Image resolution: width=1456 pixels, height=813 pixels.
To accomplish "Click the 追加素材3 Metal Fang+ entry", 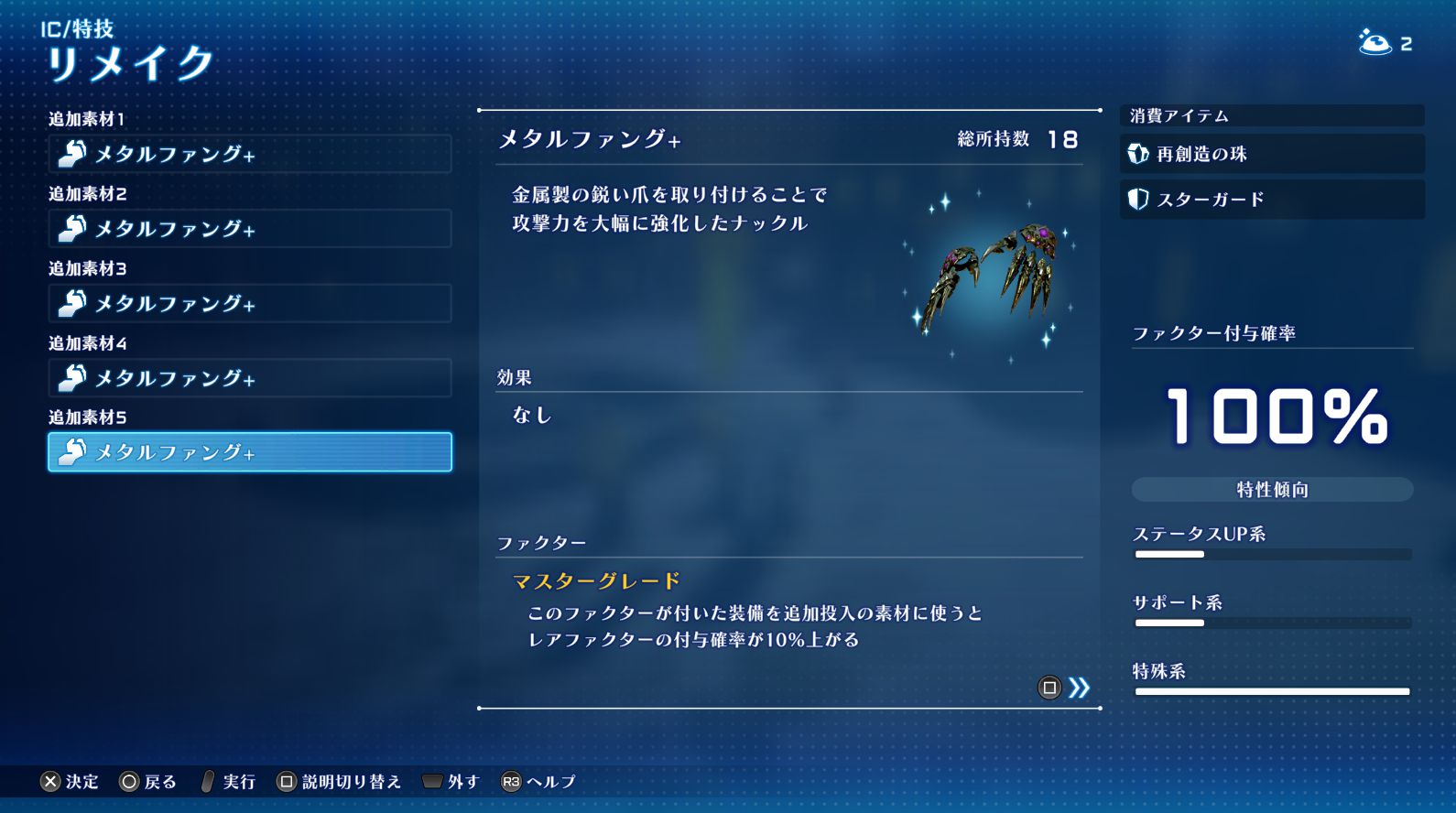I will pos(249,303).
